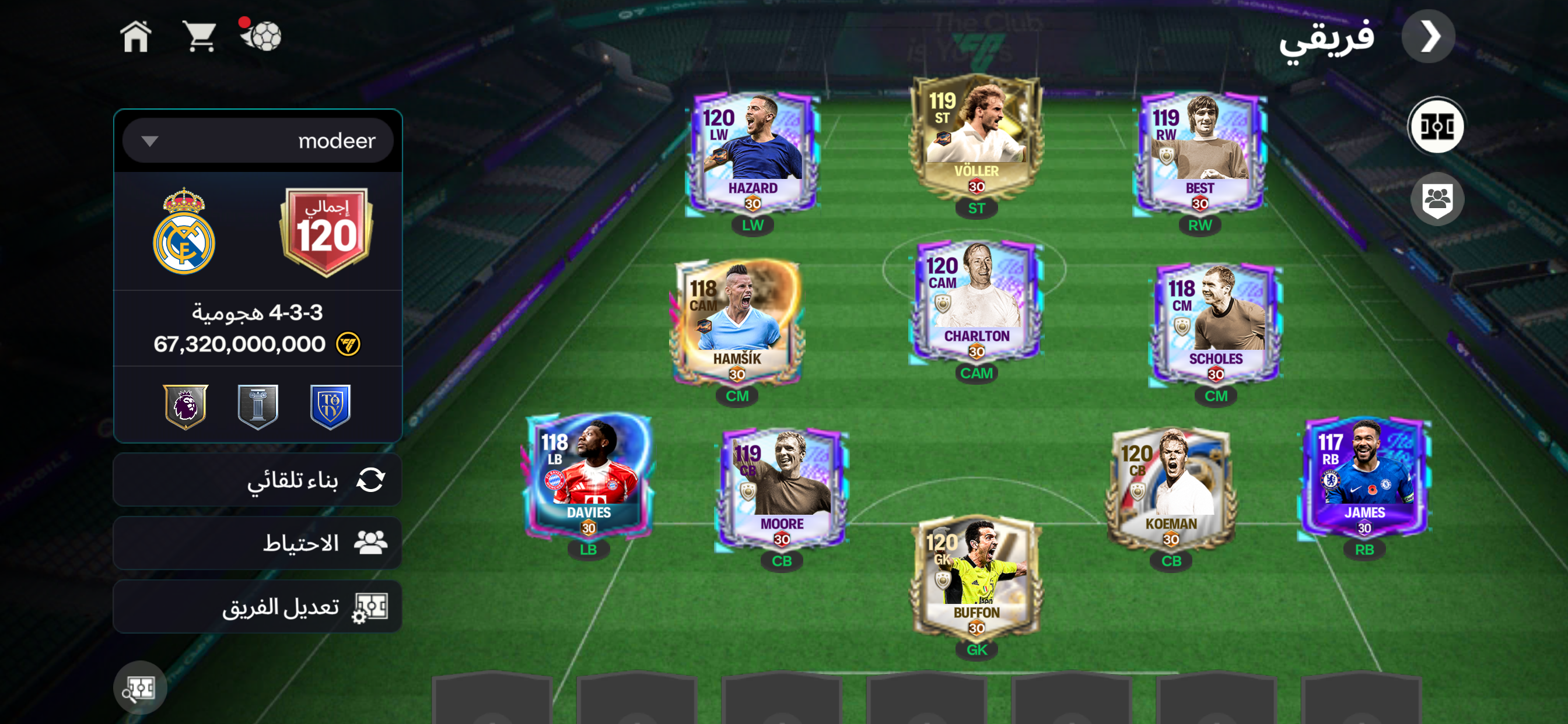
Task: Open the formation pitch icon button
Action: [1436, 126]
